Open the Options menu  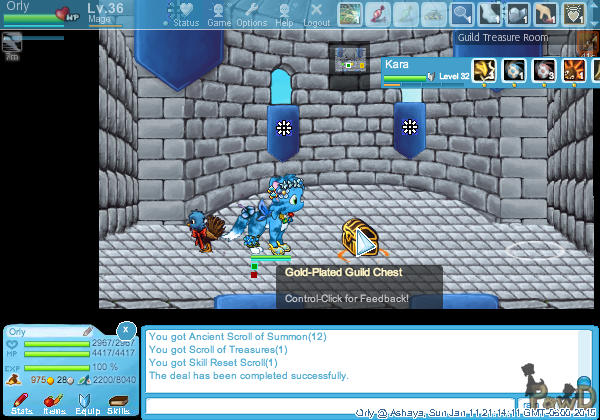click(251, 14)
